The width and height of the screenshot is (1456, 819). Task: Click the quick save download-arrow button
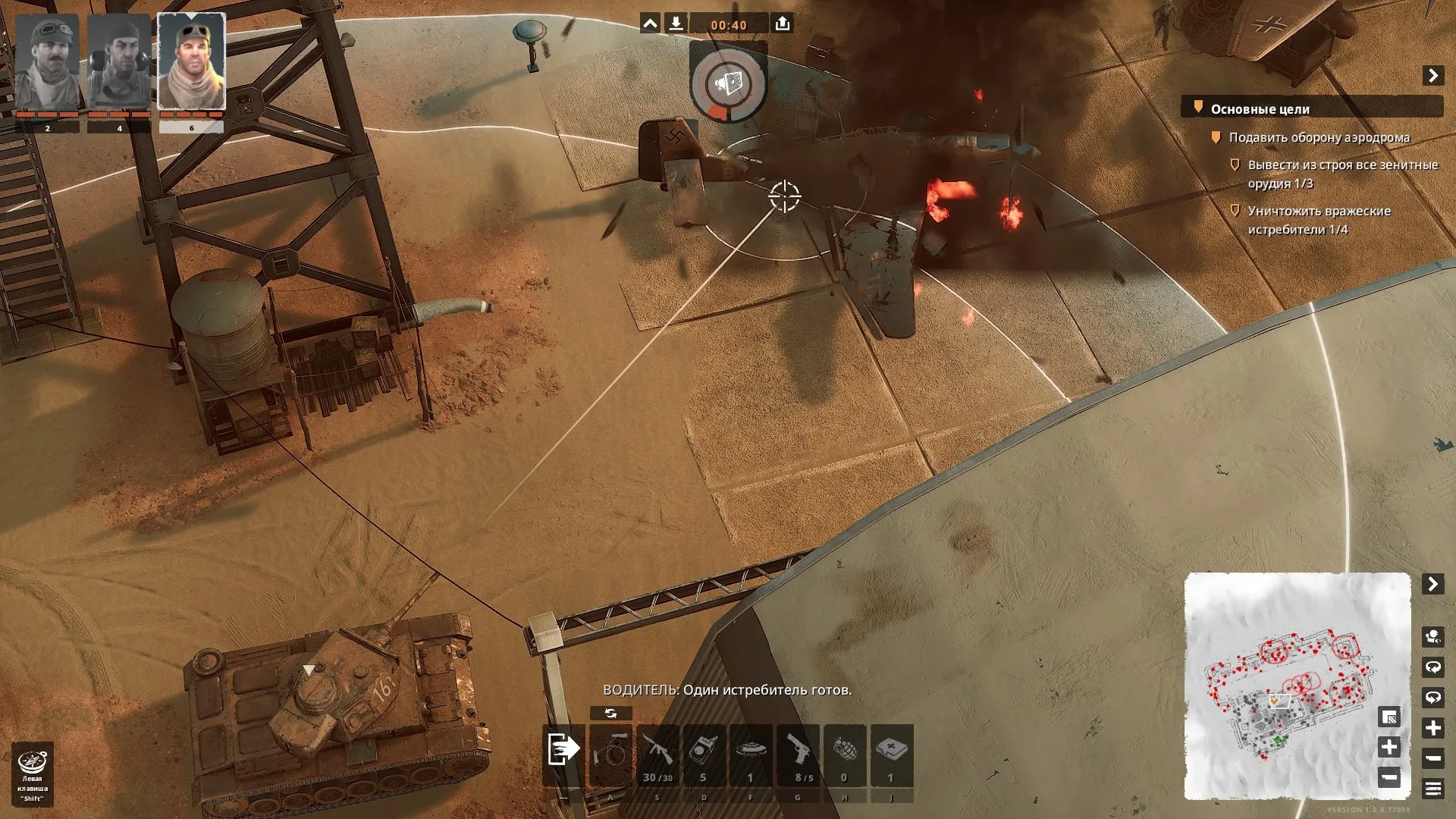click(x=676, y=24)
